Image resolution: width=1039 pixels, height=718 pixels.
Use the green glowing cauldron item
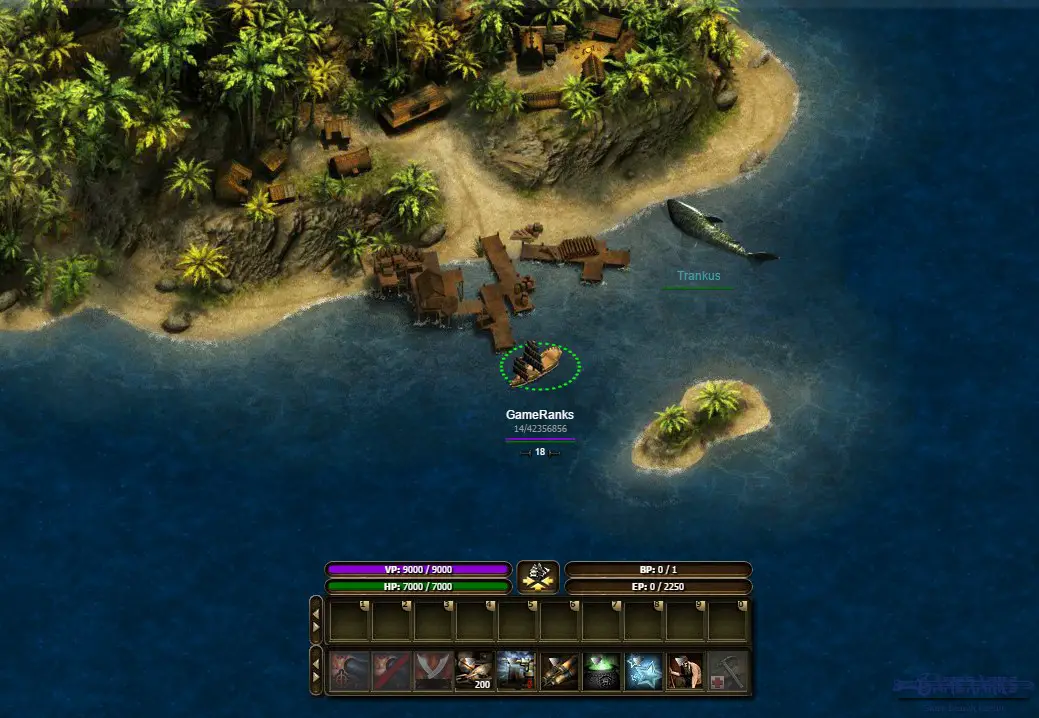tap(602, 670)
